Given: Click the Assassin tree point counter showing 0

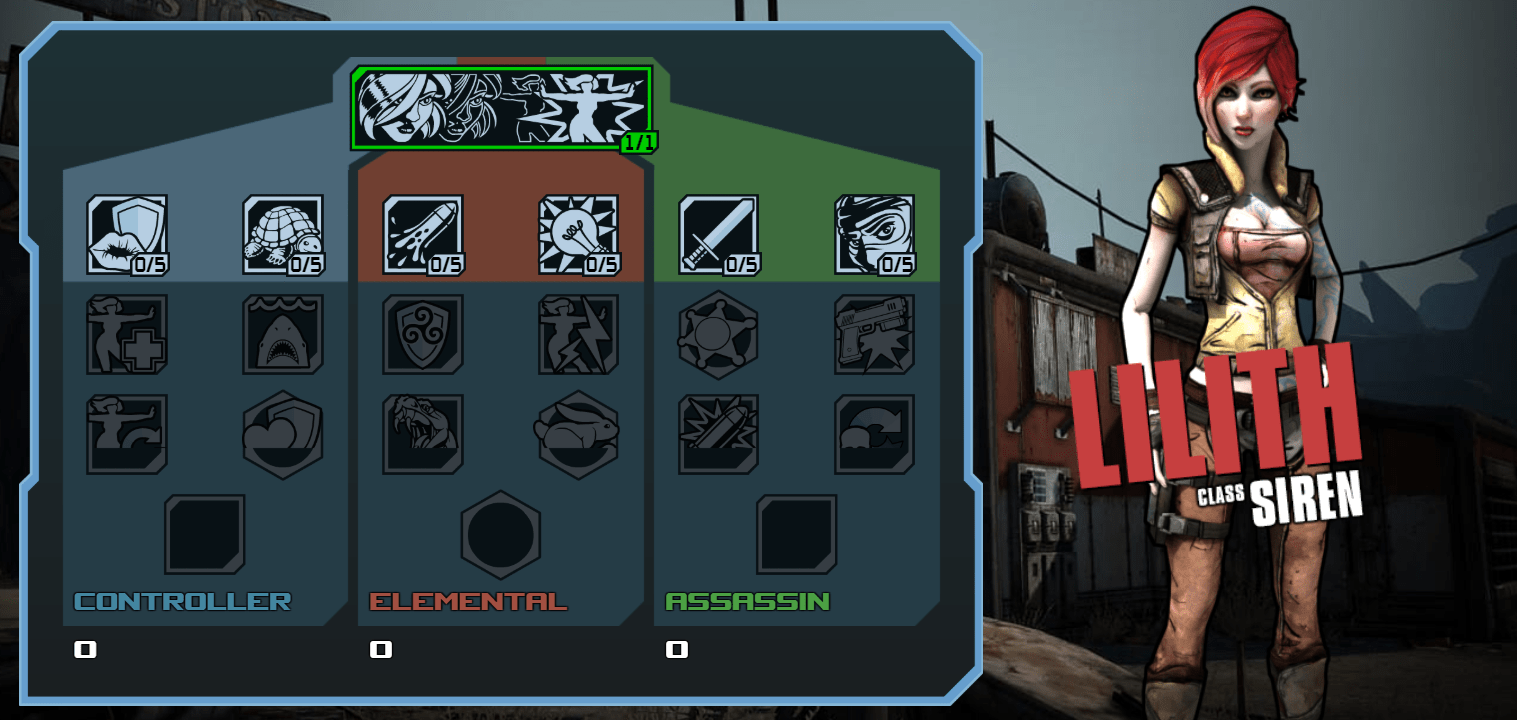Looking at the screenshot, I should [x=677, y=648].
